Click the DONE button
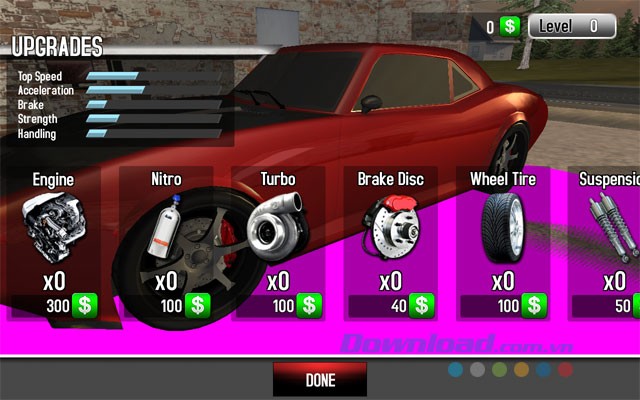This screenshot has height=400, width=640. [320, 380]
